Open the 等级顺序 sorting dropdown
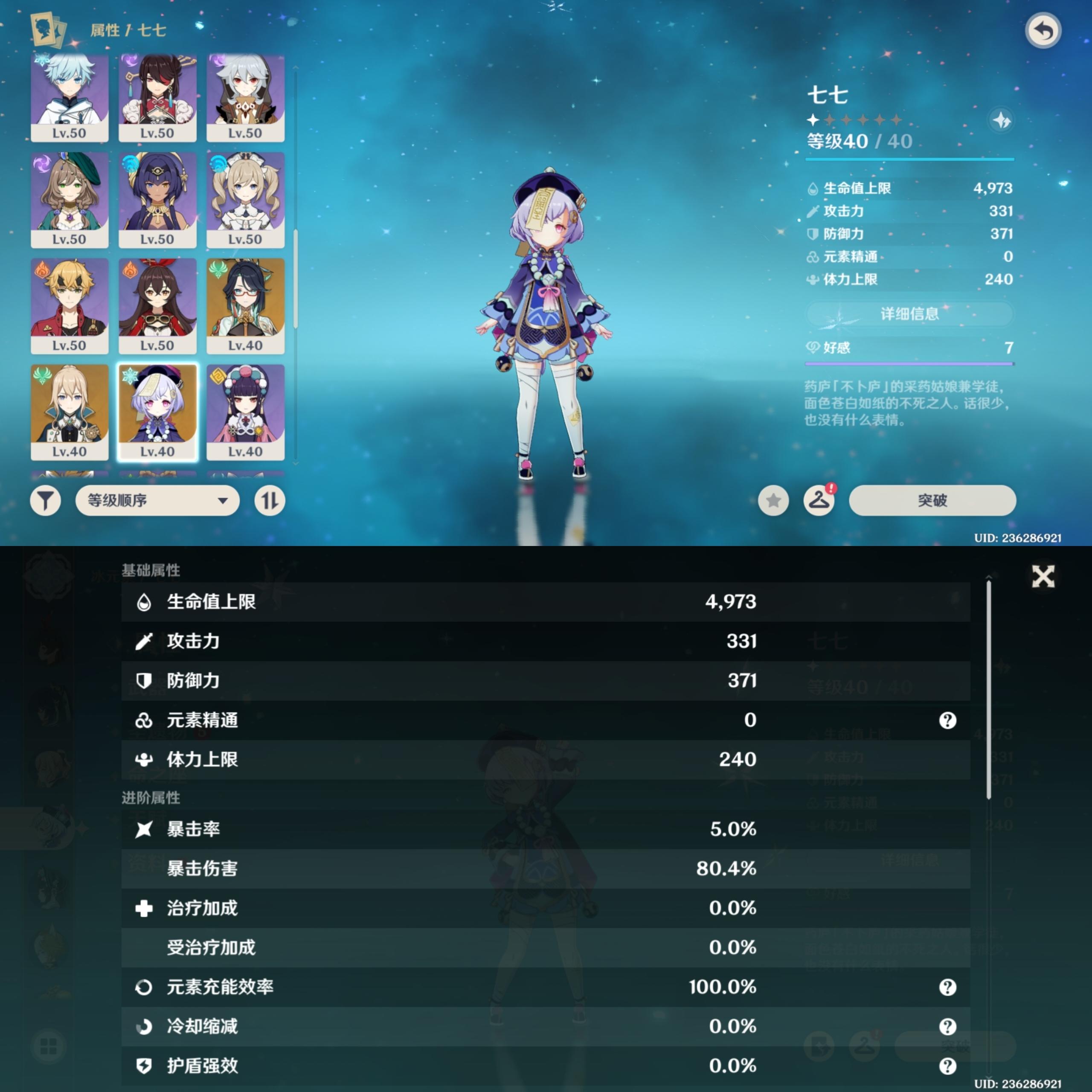The width and height of the screenshot is (1092, 1092). [x=157, y=501]
